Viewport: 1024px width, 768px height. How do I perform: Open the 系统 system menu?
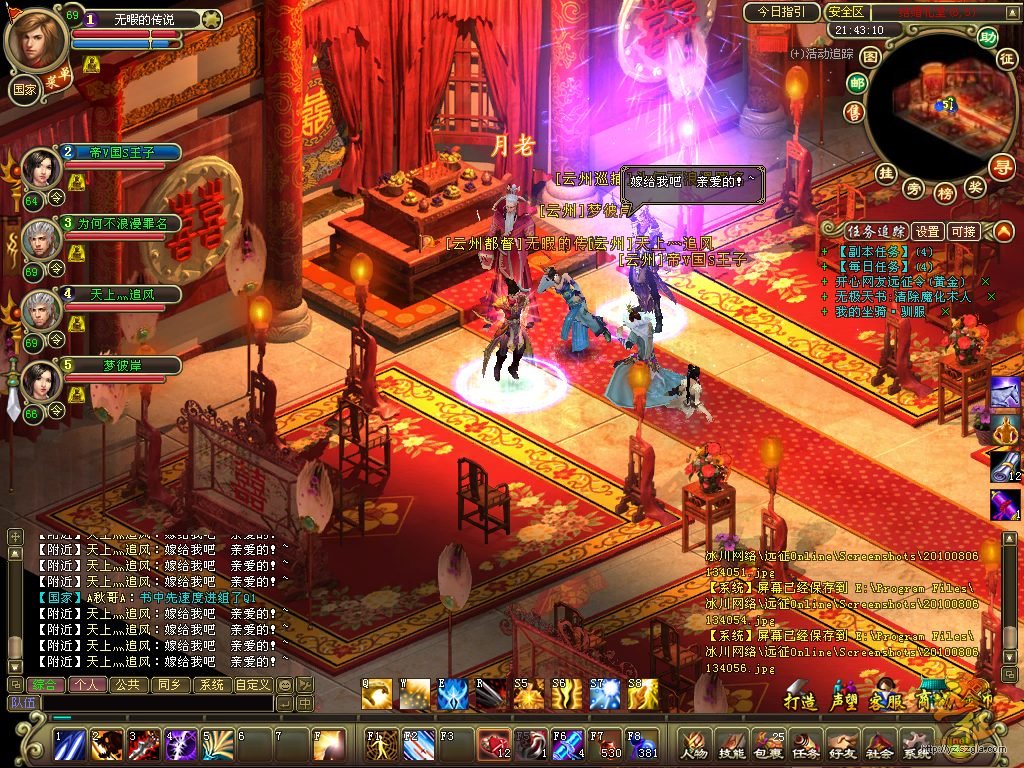915,743
